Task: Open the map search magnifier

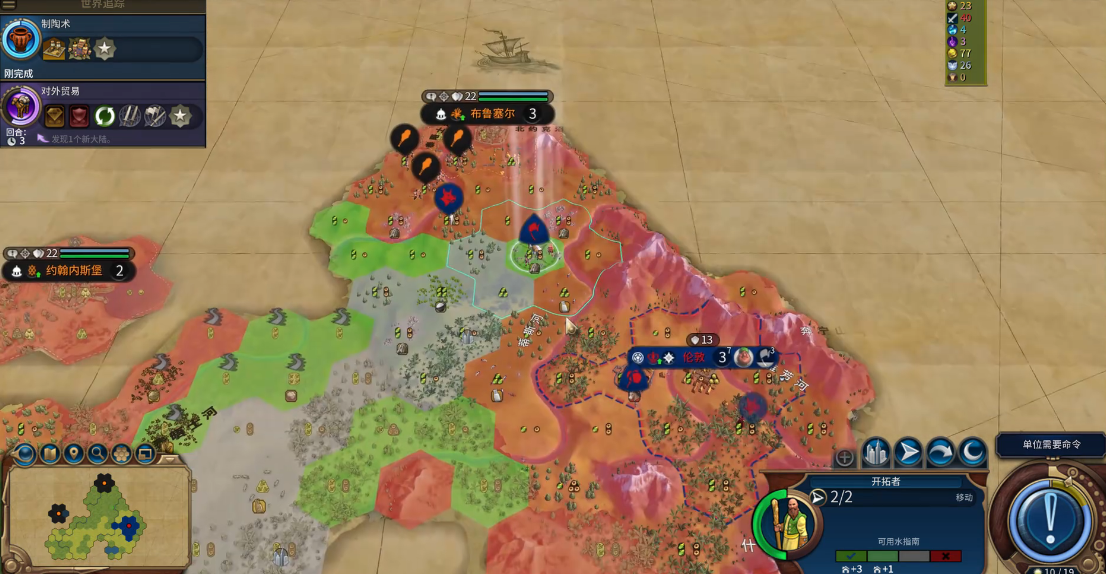Action: (x=98, y=455)
